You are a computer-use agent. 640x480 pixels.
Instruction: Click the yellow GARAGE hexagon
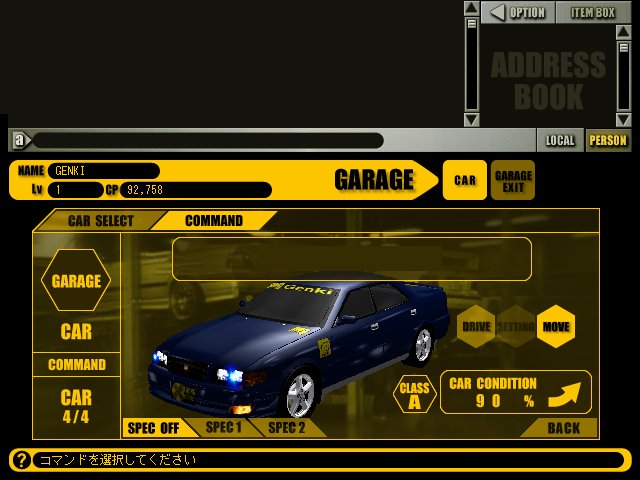tap(76, 281)
